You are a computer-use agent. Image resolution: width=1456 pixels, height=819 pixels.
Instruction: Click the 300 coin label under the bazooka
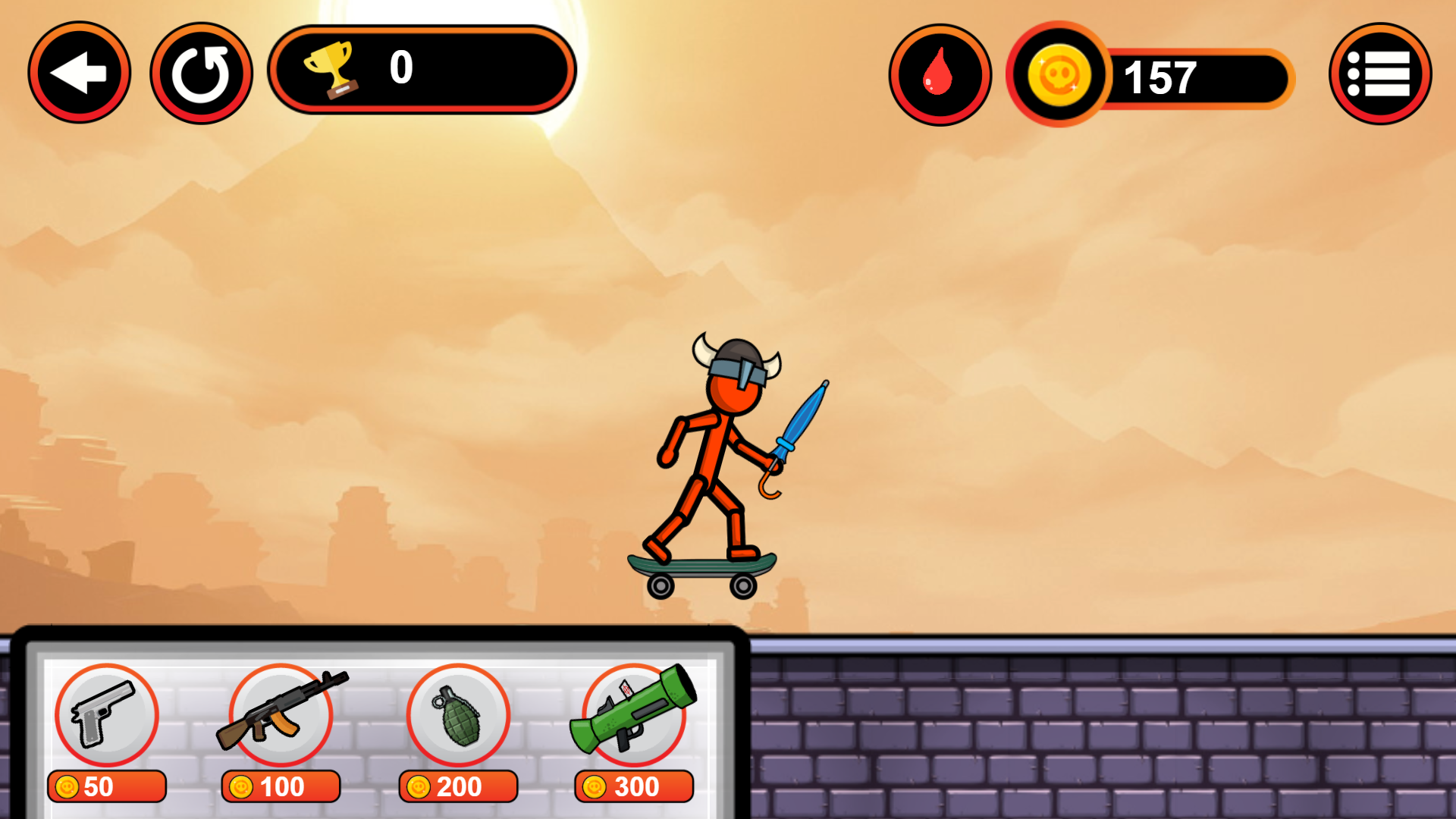coord(635,786)
